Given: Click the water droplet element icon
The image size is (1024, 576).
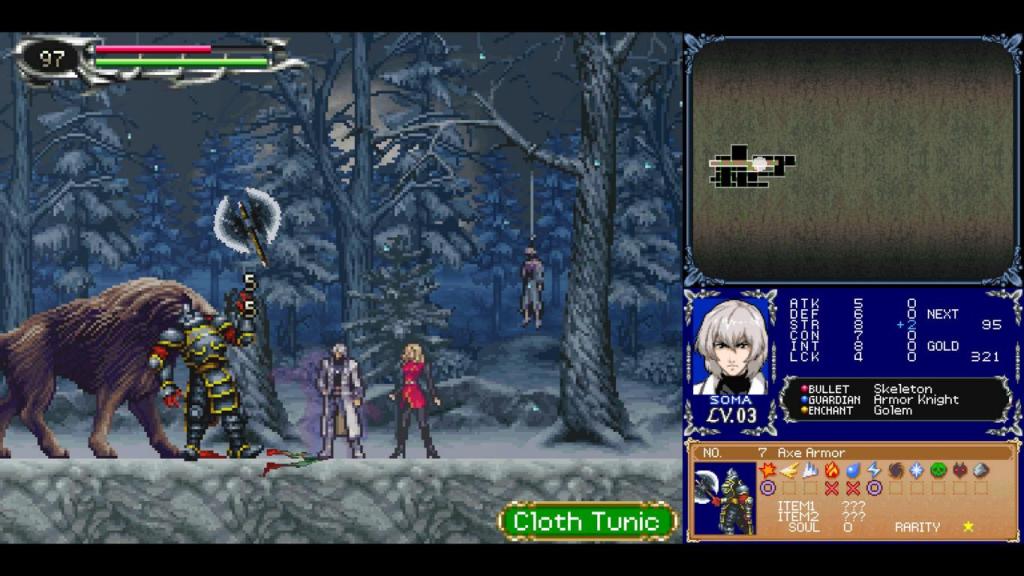Looking at the screenshot, I should (853, 470).
